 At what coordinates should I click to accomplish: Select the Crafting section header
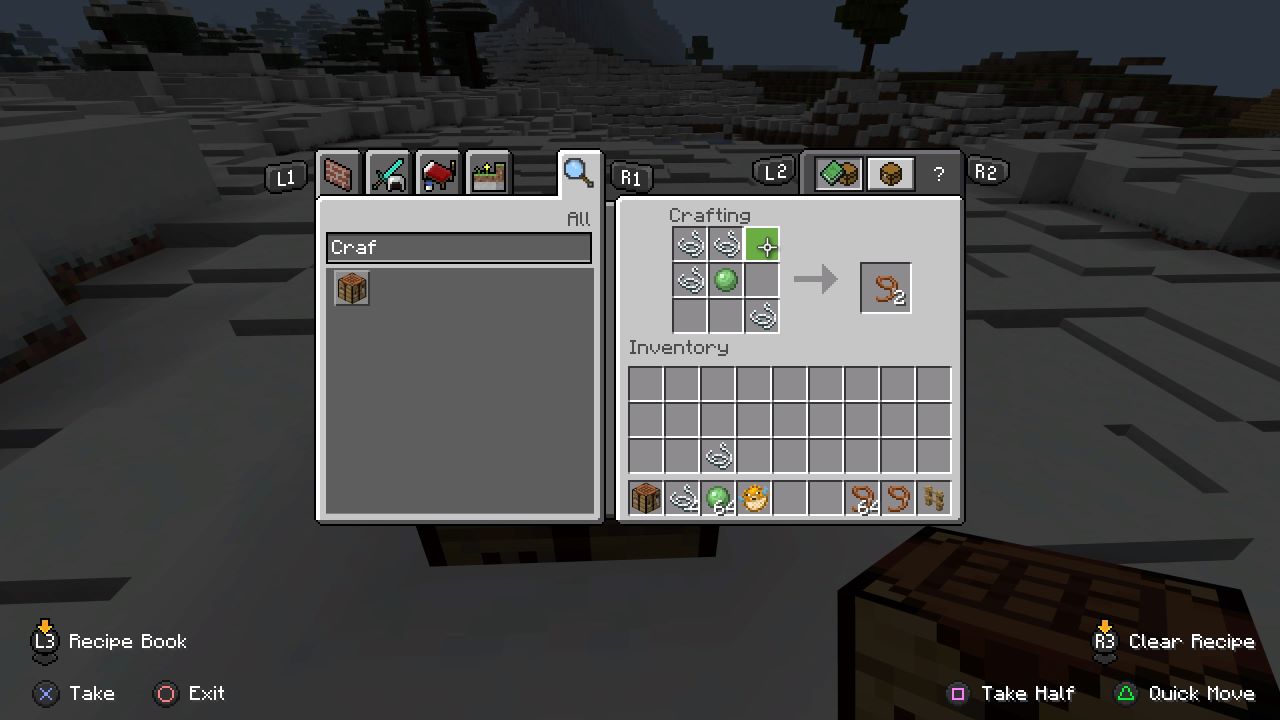710,215
